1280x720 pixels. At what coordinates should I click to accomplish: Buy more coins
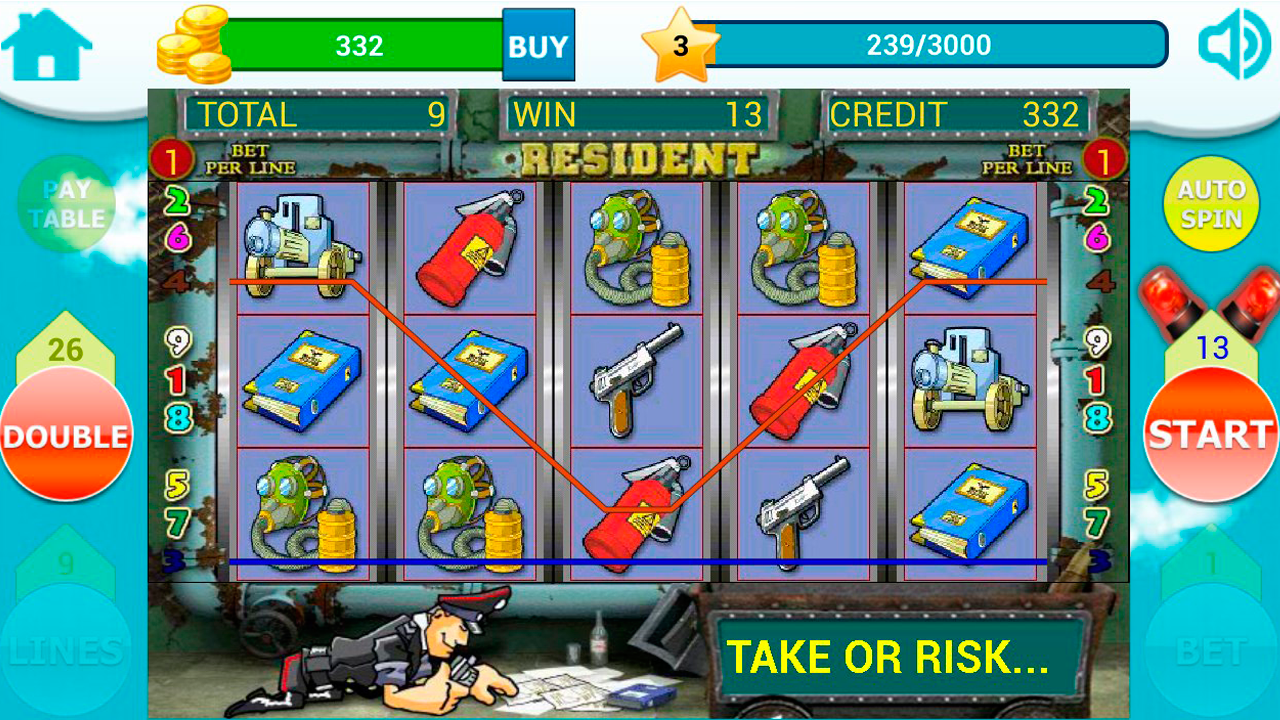tap(538, 45)
